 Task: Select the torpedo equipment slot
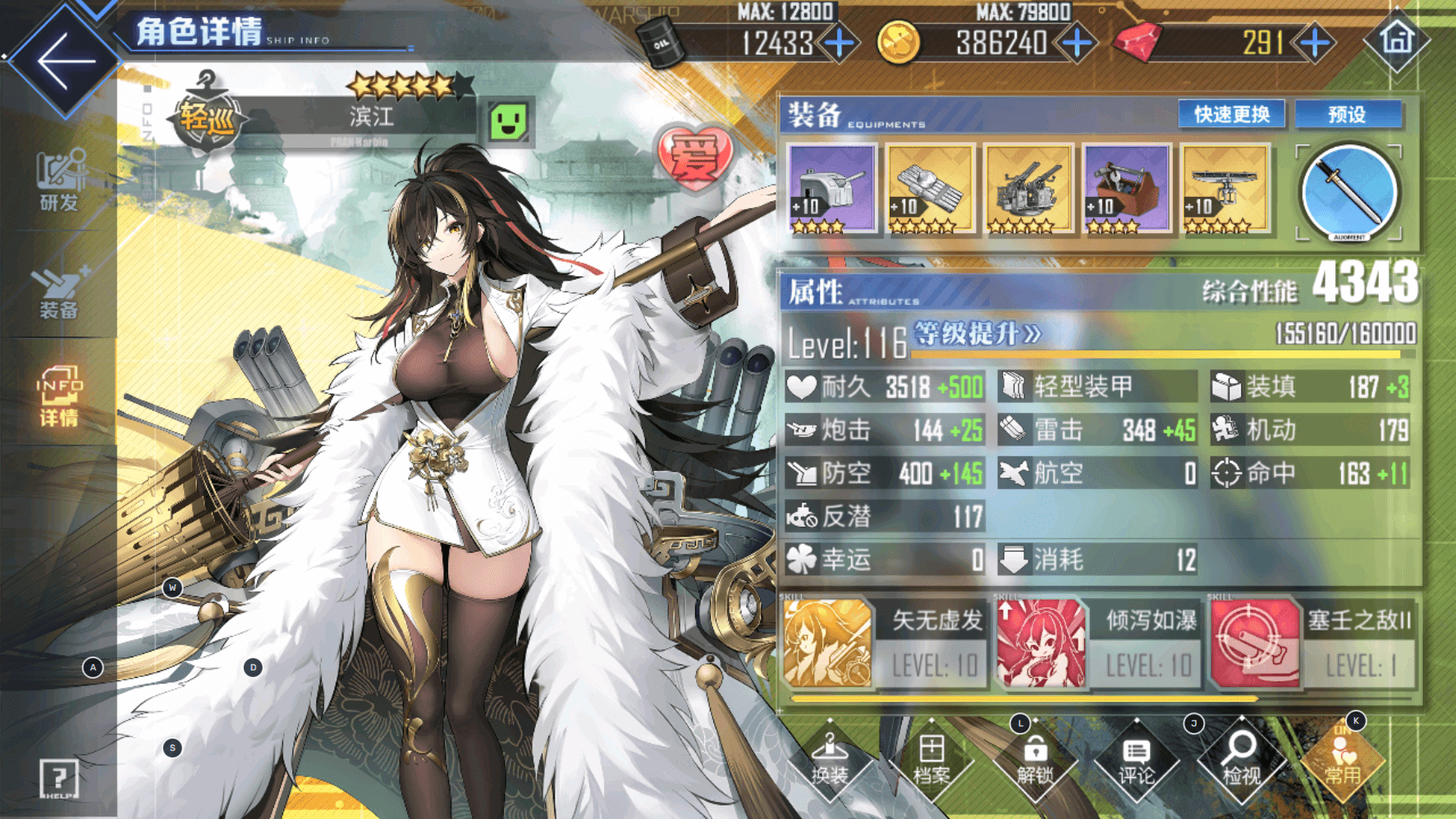(x=930, y=189)
